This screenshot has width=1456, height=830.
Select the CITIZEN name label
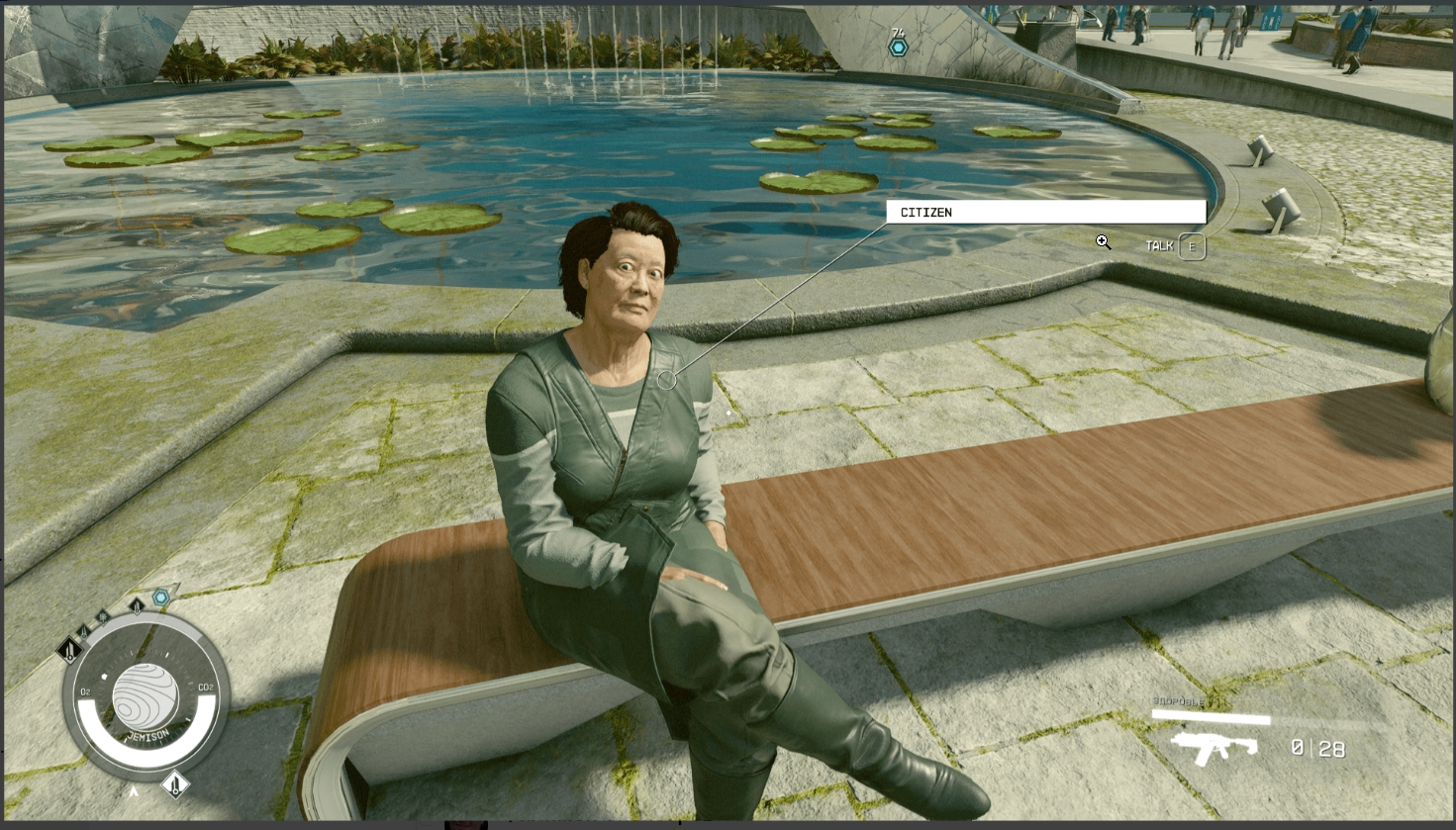(x=1045, y=212)
